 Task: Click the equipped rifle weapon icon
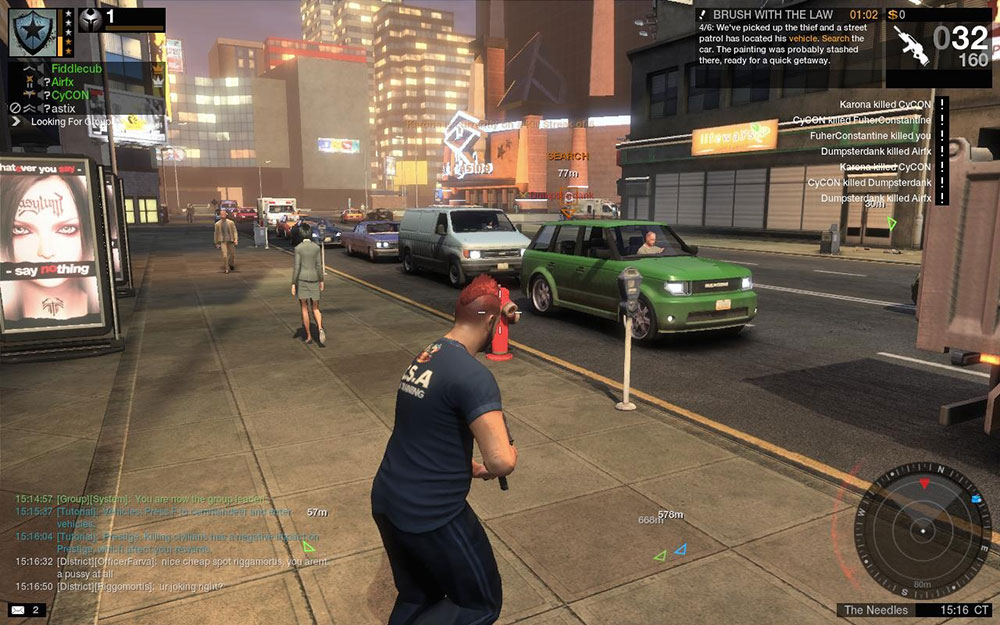(x=910, y=46)
